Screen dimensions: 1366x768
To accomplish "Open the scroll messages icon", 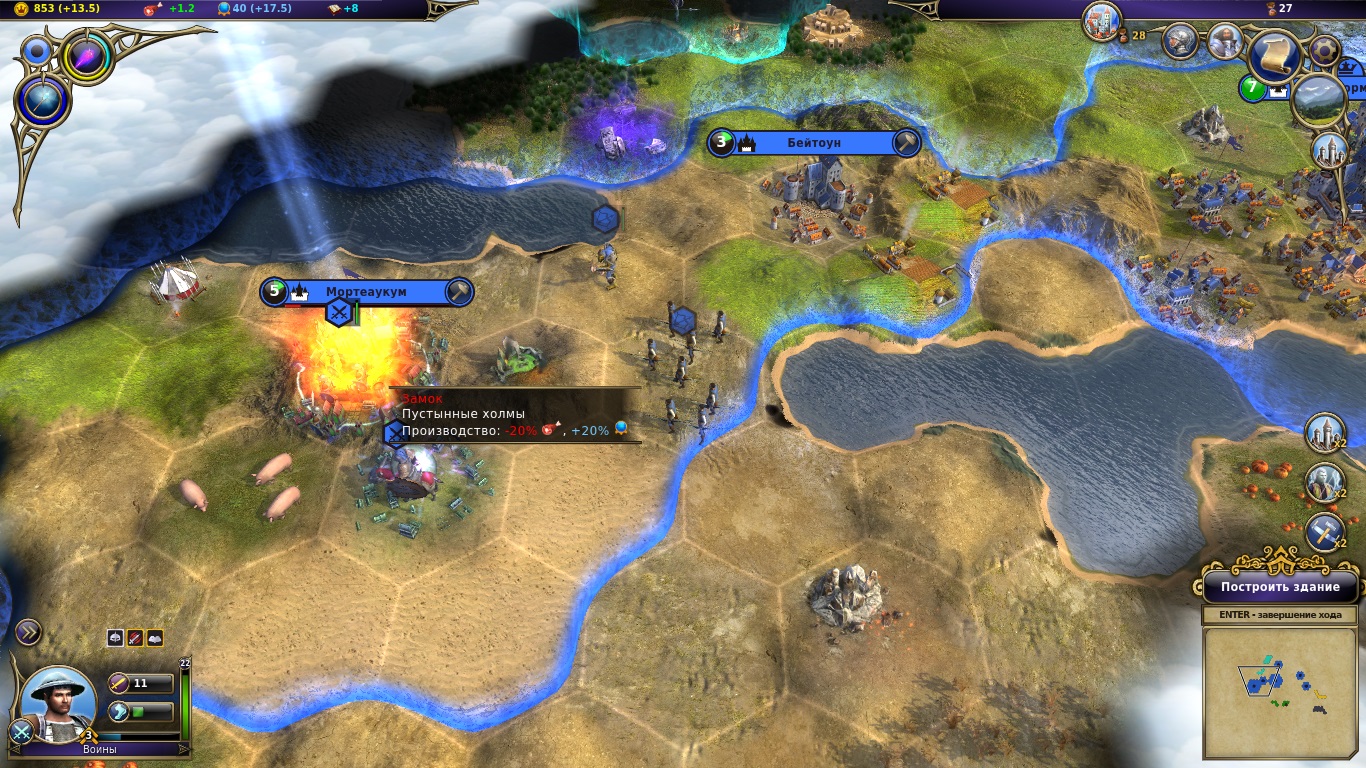I will (1273, 56).
